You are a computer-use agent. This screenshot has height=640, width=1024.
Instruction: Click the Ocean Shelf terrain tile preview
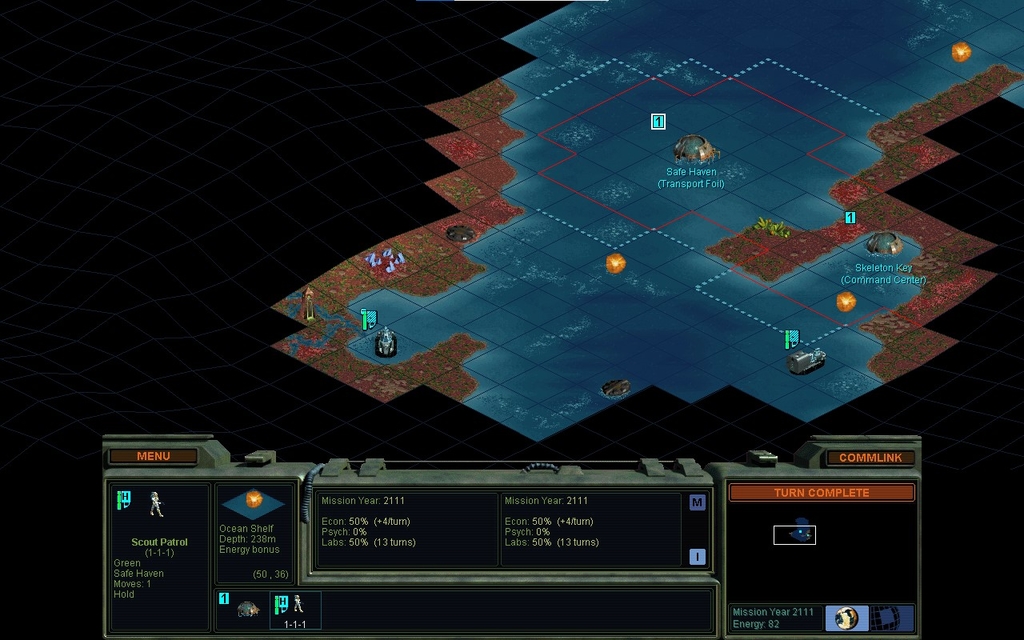tap(254, 503)
